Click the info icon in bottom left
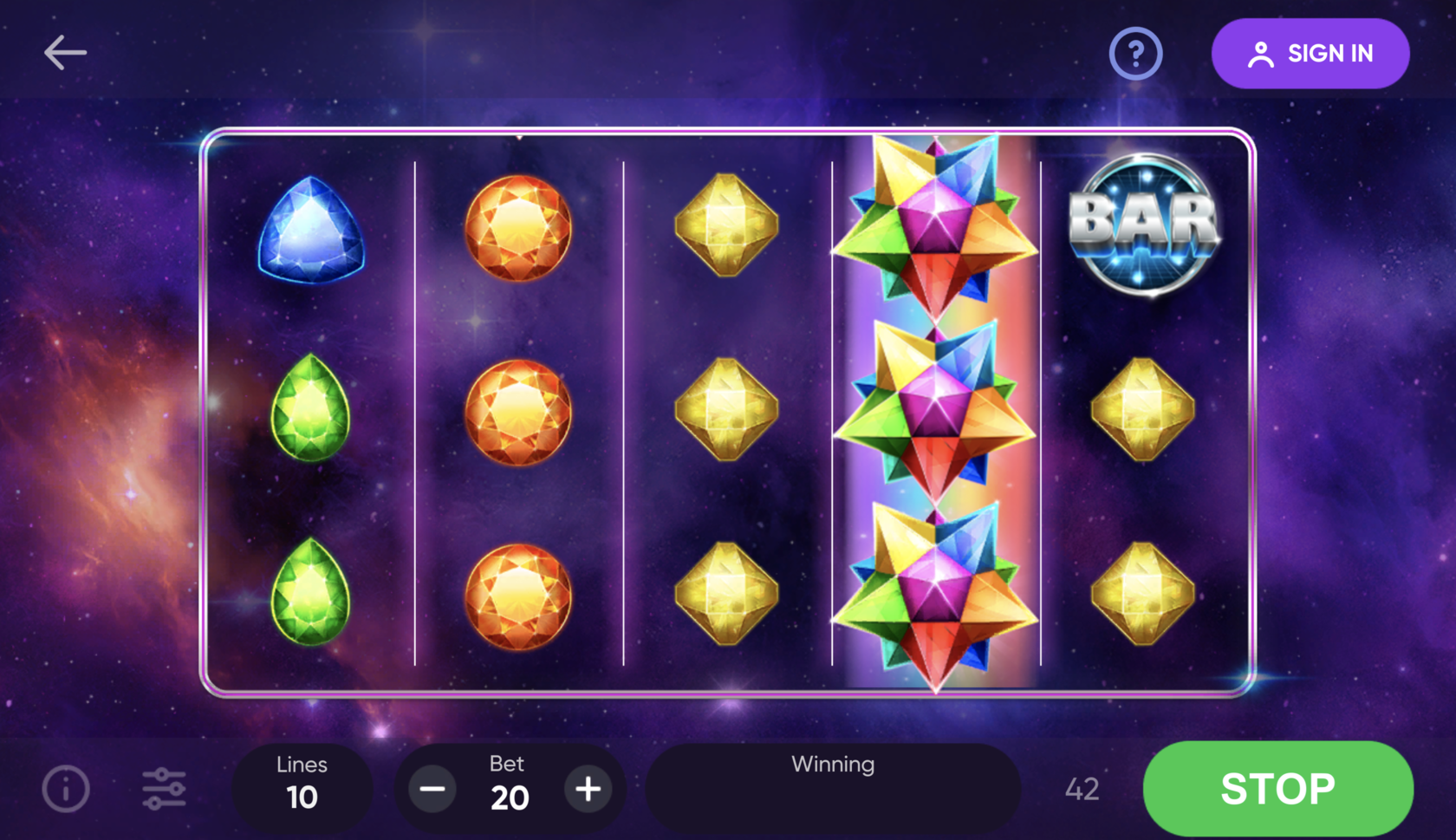Image resolution: width=1456 pixels, height=840 pixels. [x=66, y=788]
